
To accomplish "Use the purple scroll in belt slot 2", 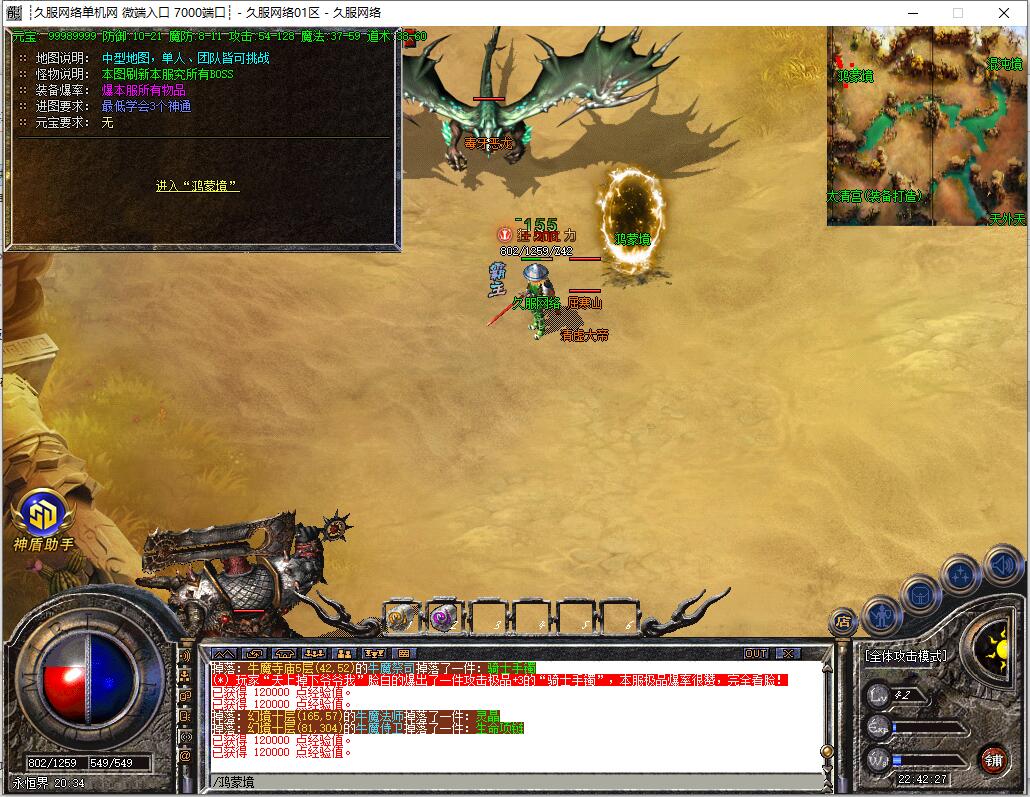I will click(x=444, y=619).
